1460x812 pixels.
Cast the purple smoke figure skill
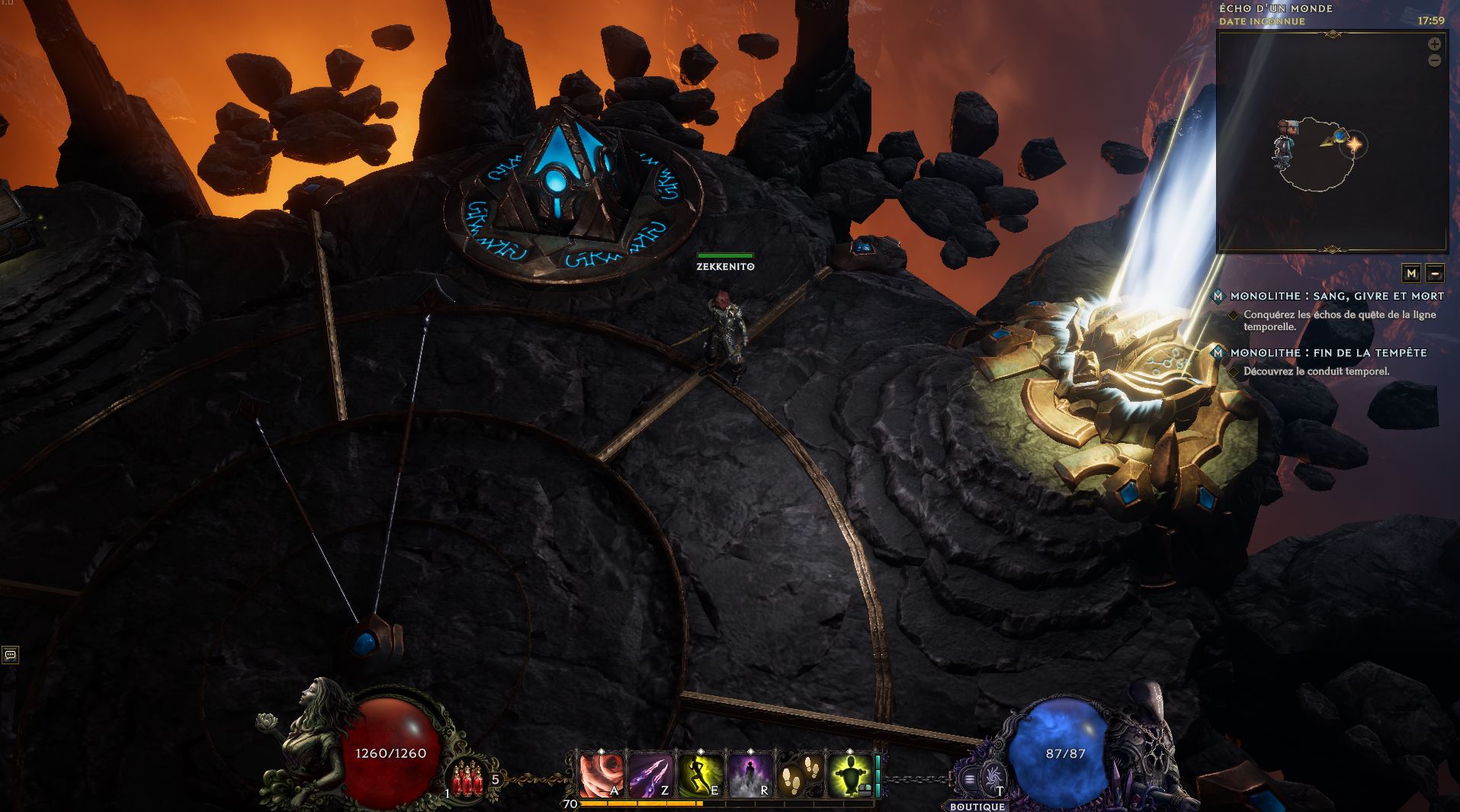coord(749,776)
